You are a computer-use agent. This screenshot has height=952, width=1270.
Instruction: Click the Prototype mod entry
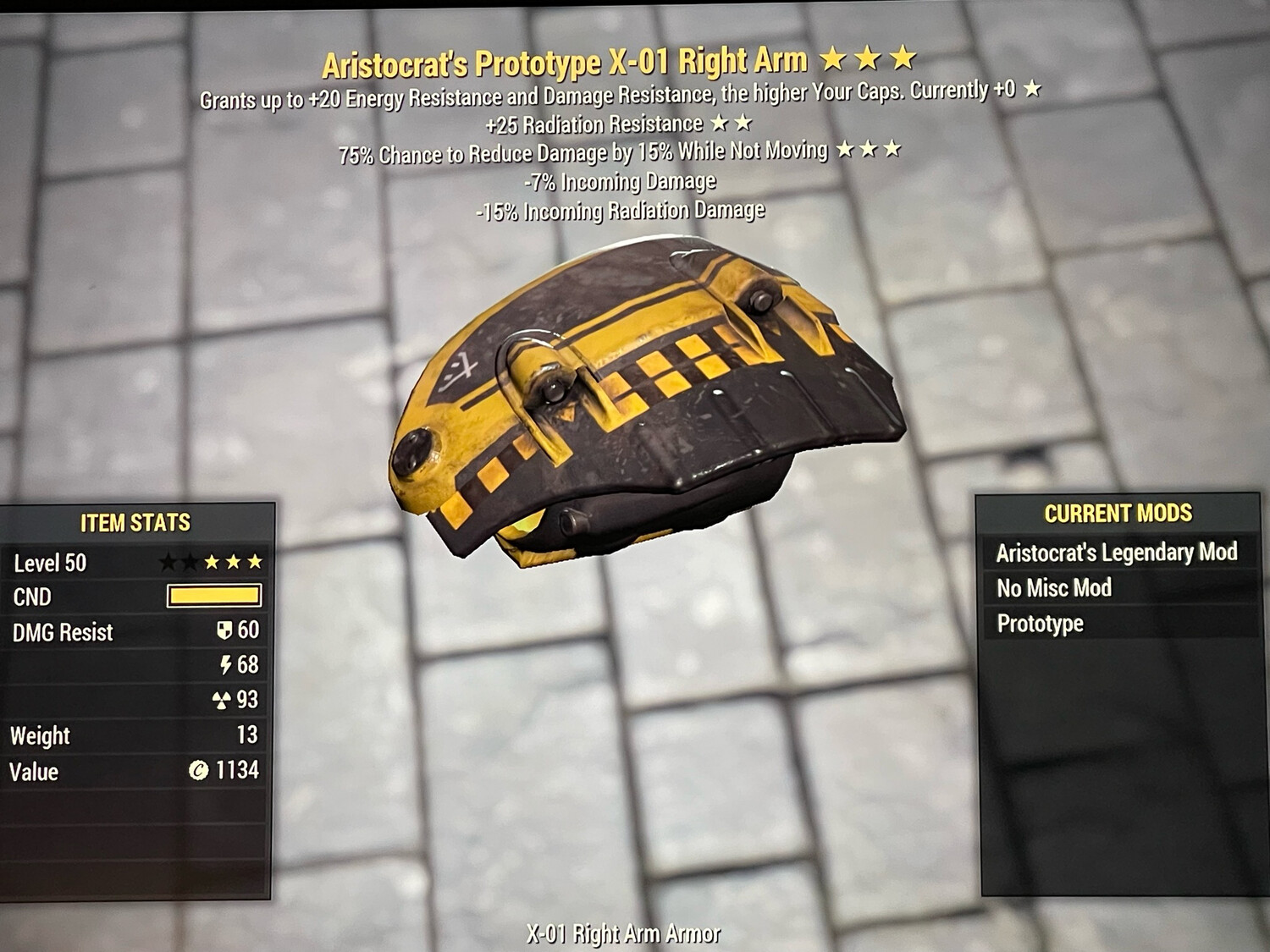[1041, 623]
